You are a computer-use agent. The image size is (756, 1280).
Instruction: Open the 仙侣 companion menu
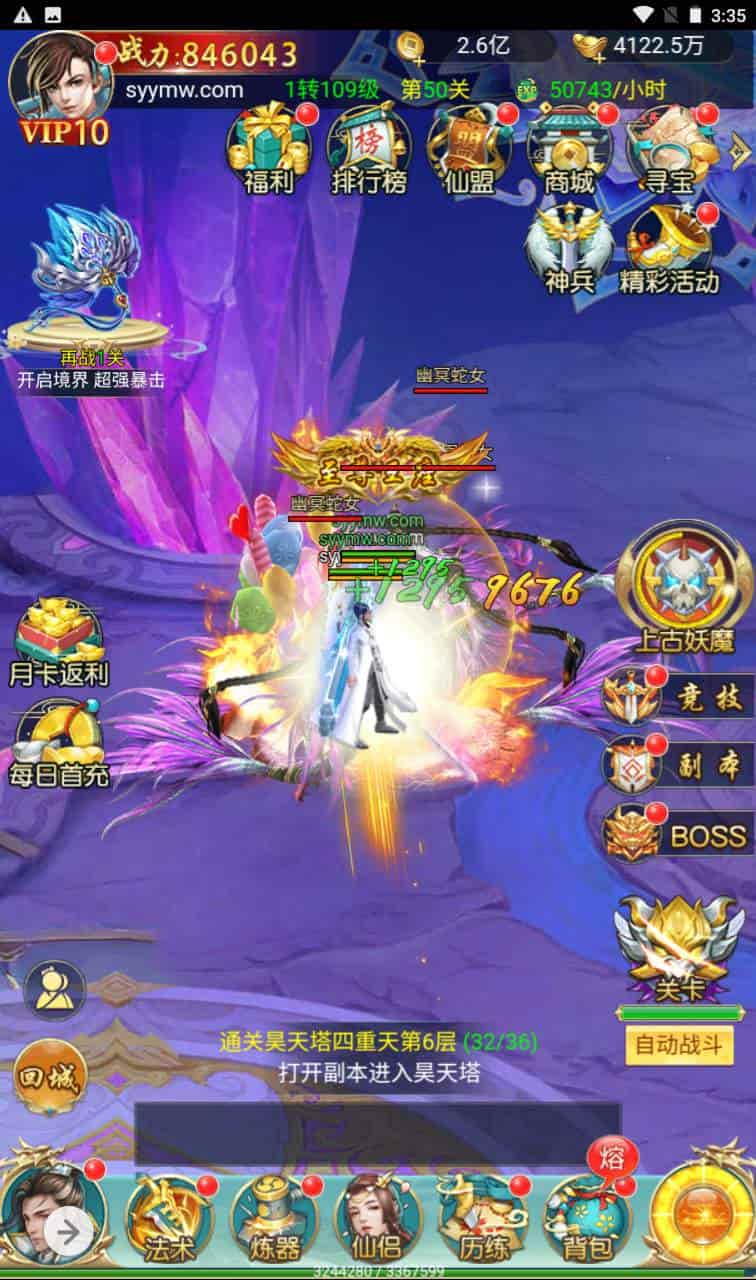click(x=376, y=1219)
